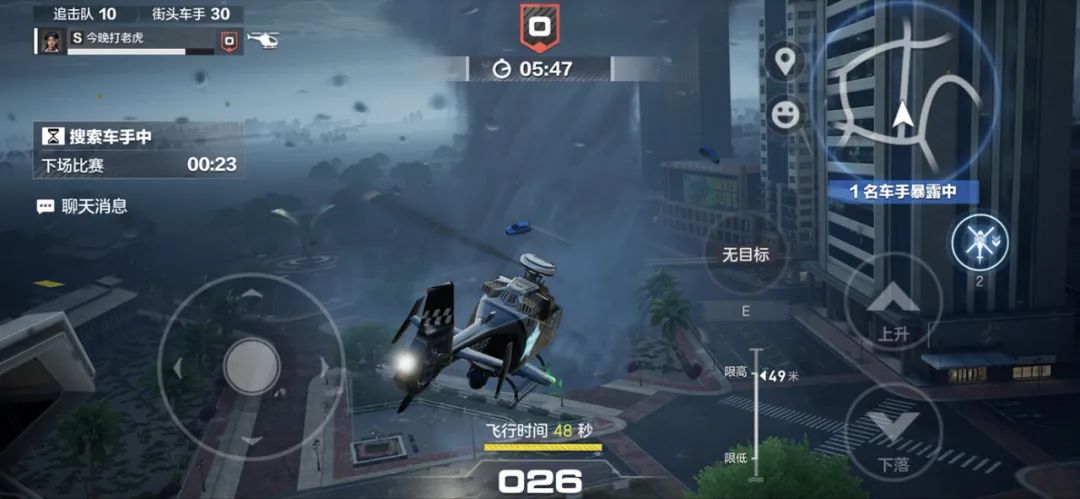Select the 无目标 target button

(x=745, y=255)
